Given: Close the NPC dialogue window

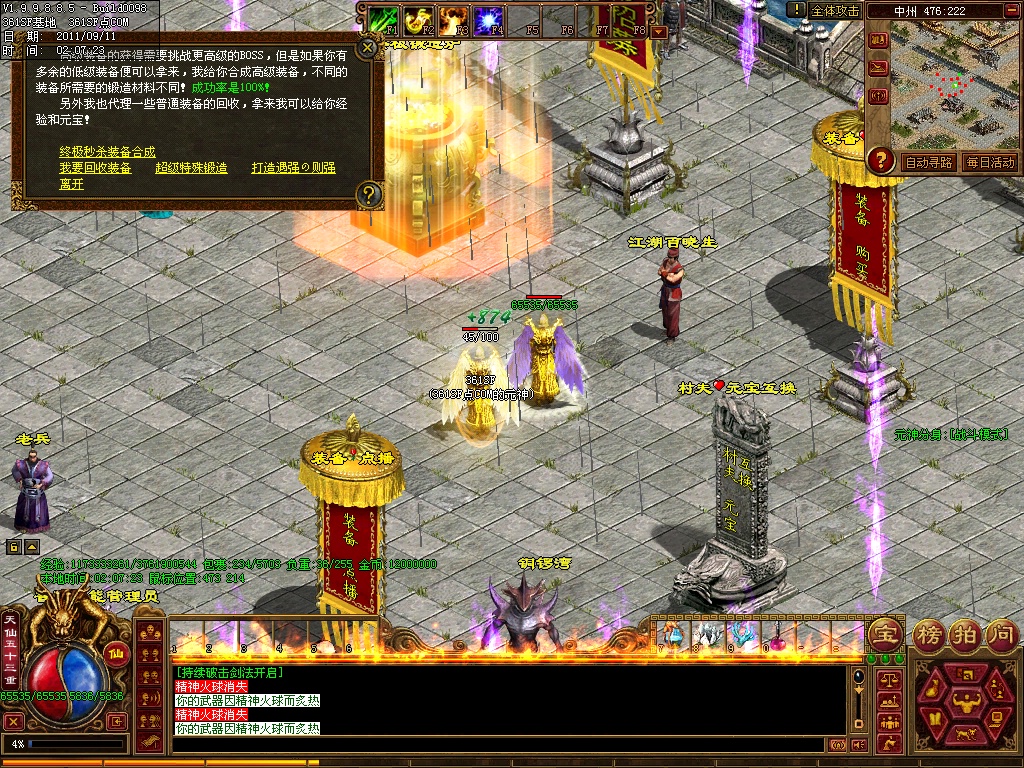Looking at the screenshot, I should click(x=368, y=46).
